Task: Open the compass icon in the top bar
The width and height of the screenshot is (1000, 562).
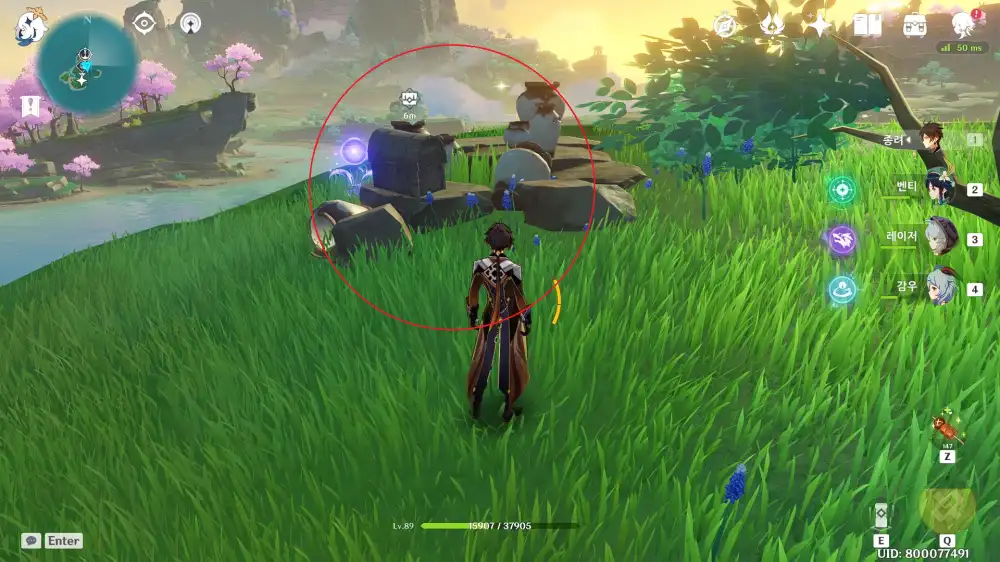Action: (x=725, y=26)
